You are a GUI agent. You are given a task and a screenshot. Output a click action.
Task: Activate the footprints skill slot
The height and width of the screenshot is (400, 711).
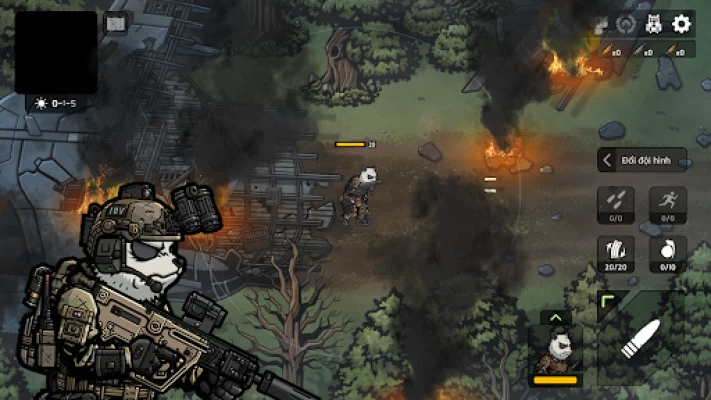point(616,204)
